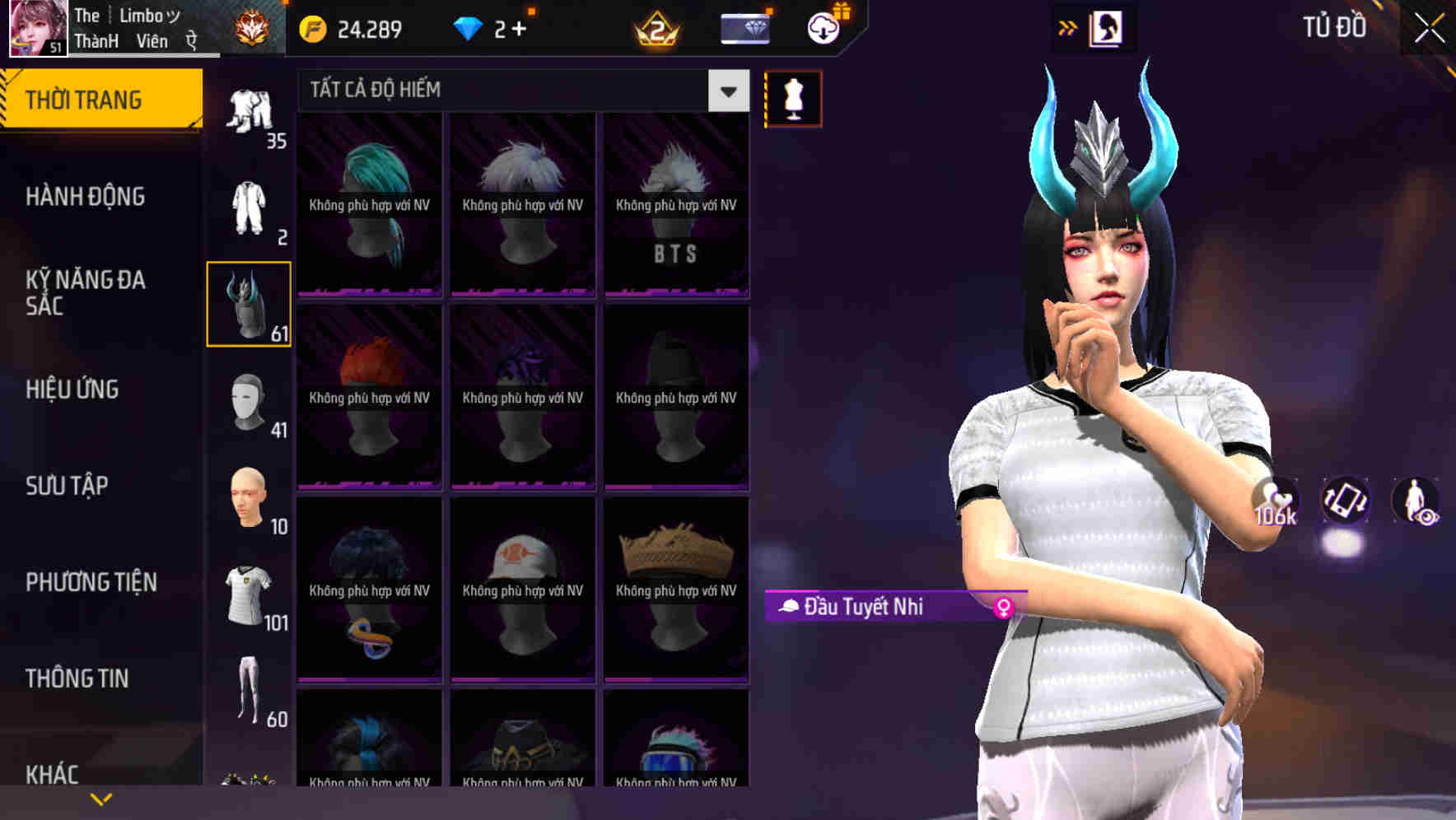This screenshot has height=820, width=1456.
Task: Collapse the panel with double chevron arrows
Action: 1068,27
